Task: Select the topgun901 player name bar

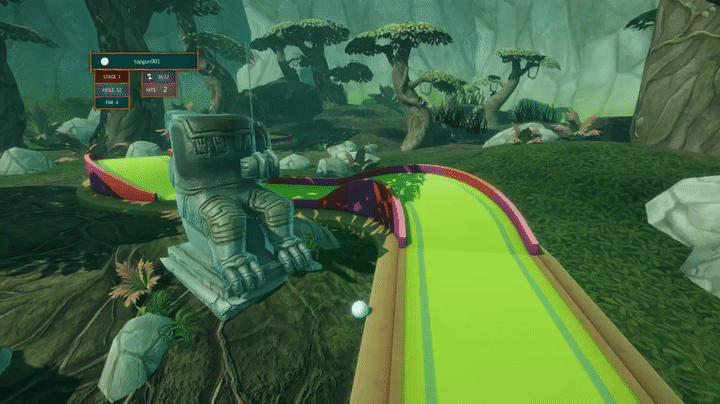Action: 144,61
